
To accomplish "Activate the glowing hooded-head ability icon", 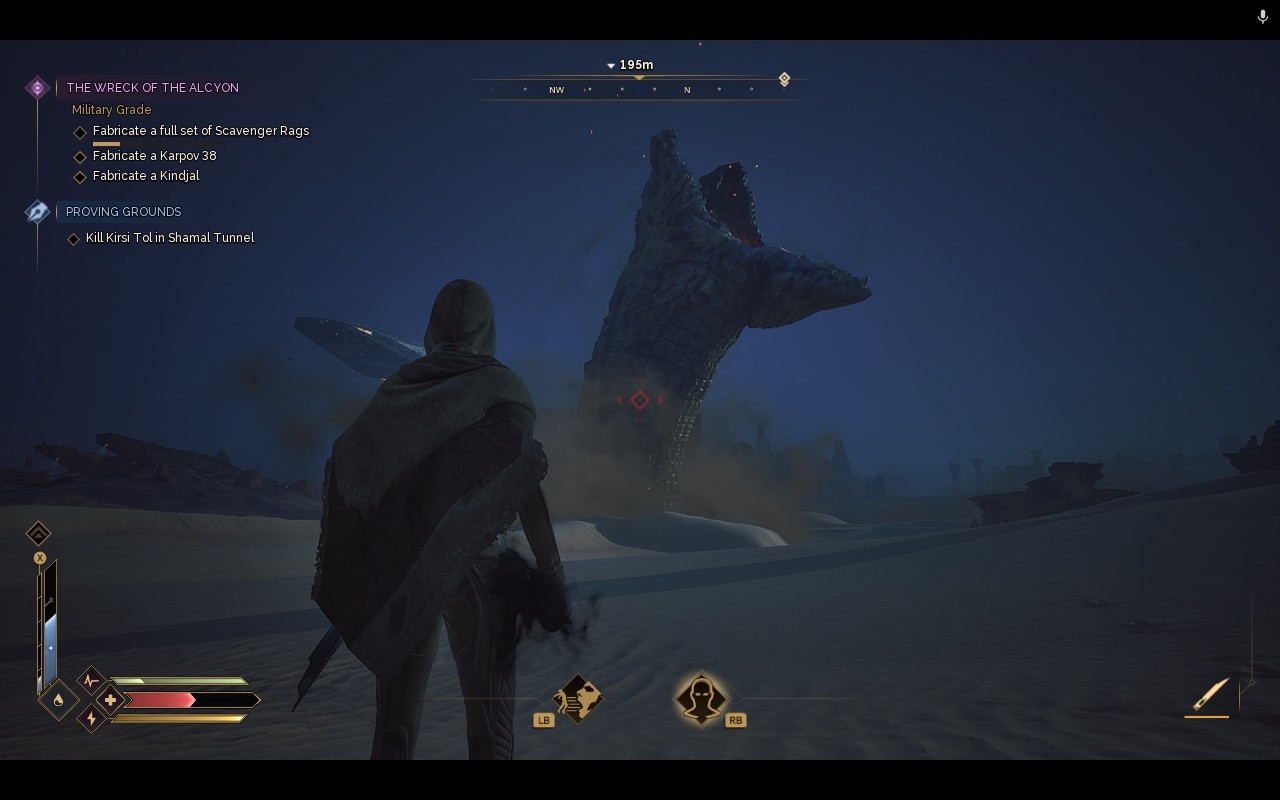I will point(701,698).
